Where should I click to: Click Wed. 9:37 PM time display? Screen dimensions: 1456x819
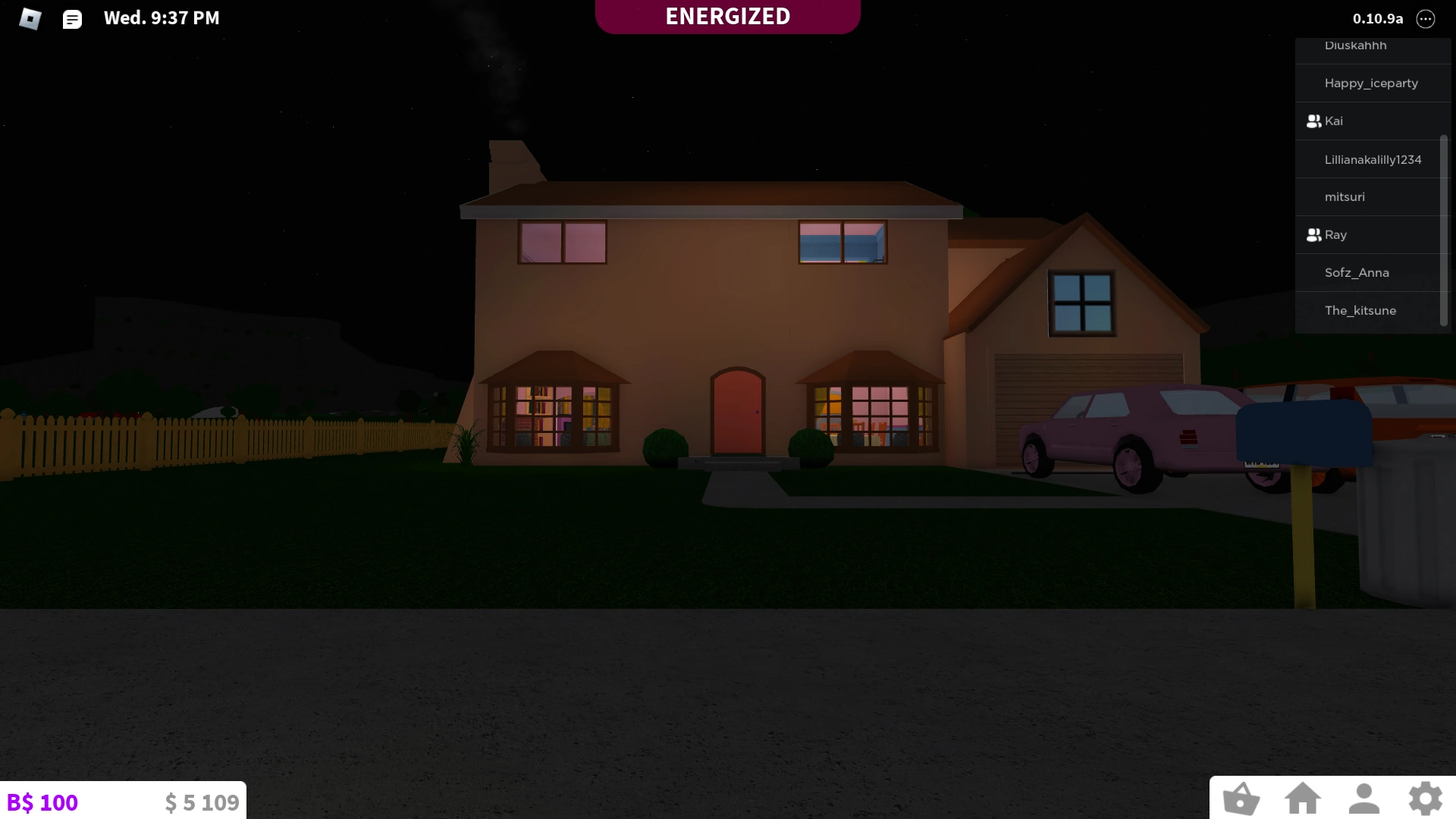161,18
